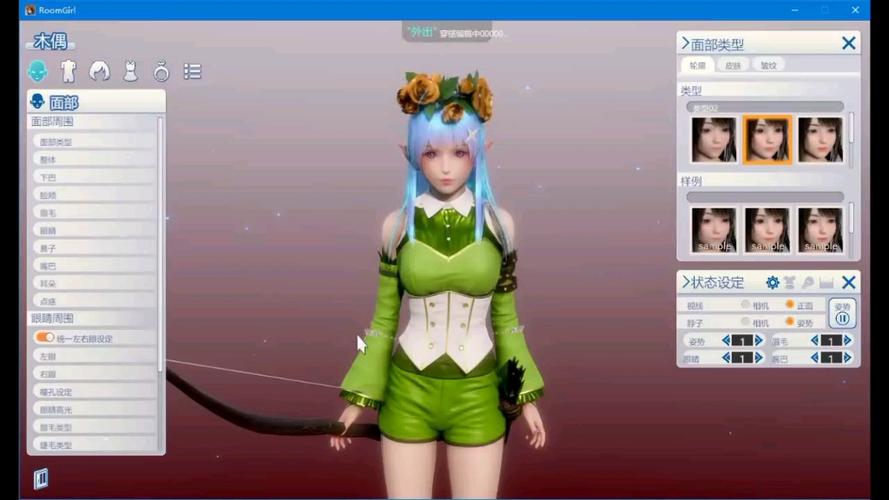Toggle 统一左右眼设定 switch
889x500 pixels.
click(45, 338)
